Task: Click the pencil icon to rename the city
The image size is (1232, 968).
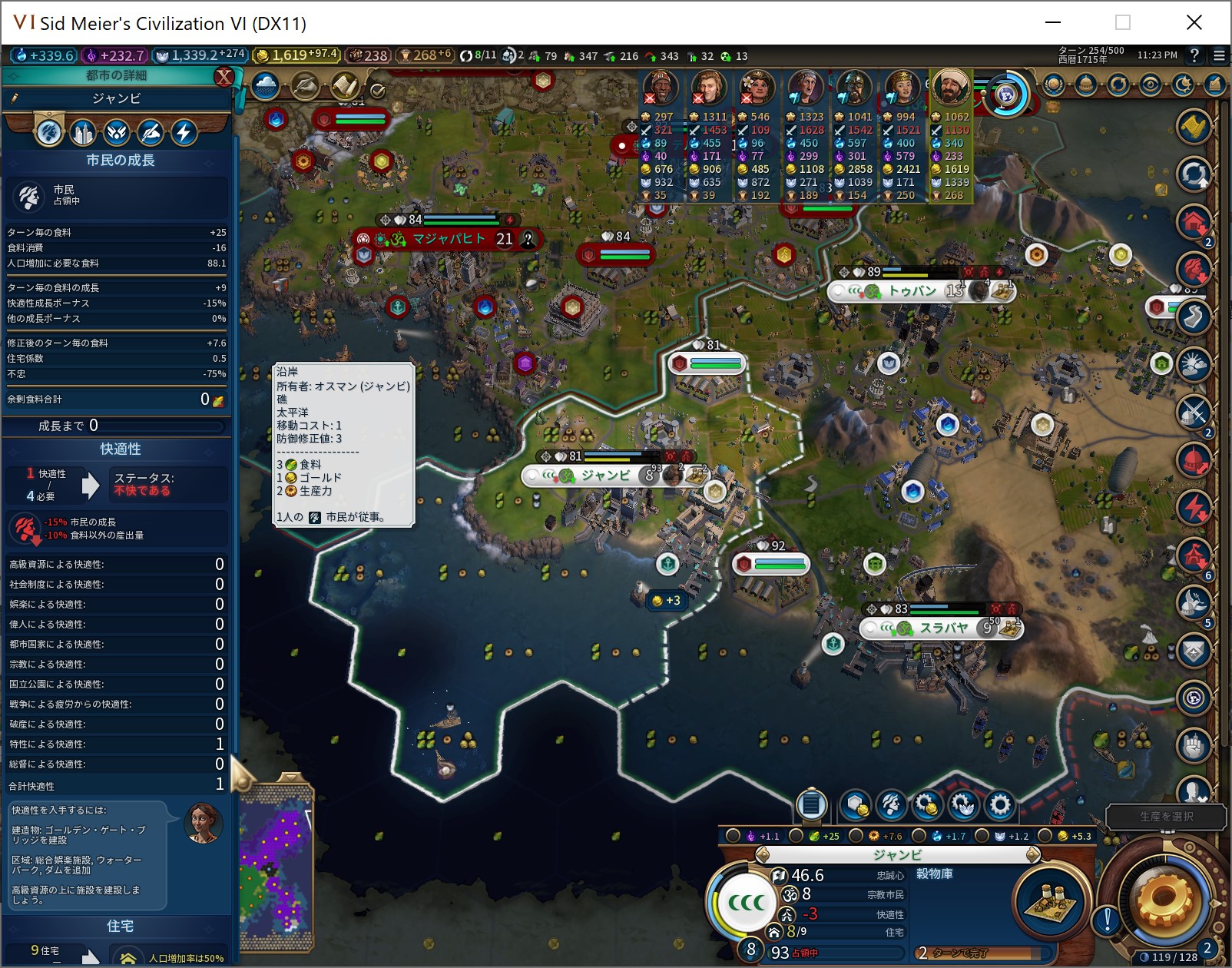Action: click(15, 98)
